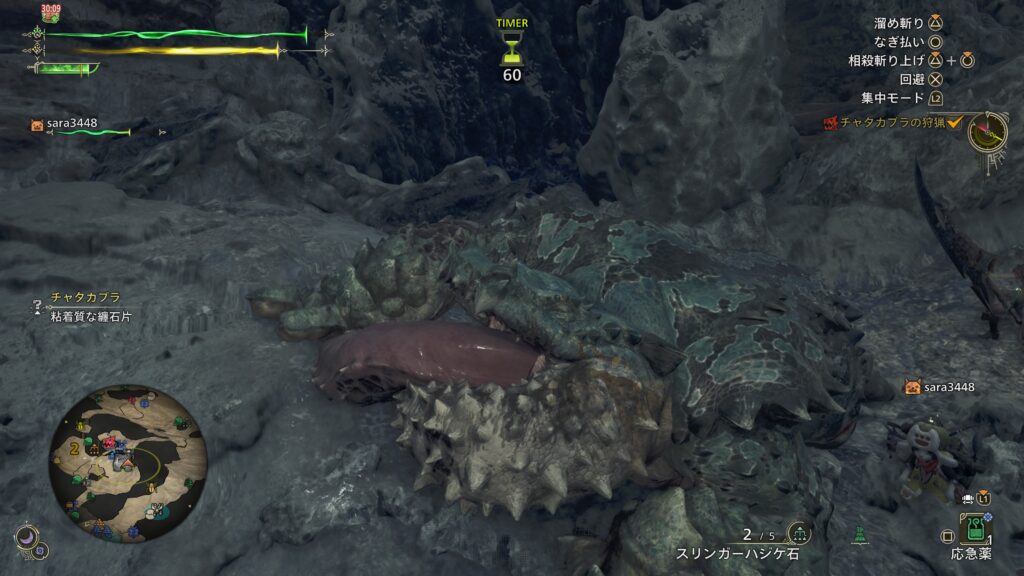This screenshot has width=1024, height=576.
Task: Click the green camp tent icon
Action: 860,535
